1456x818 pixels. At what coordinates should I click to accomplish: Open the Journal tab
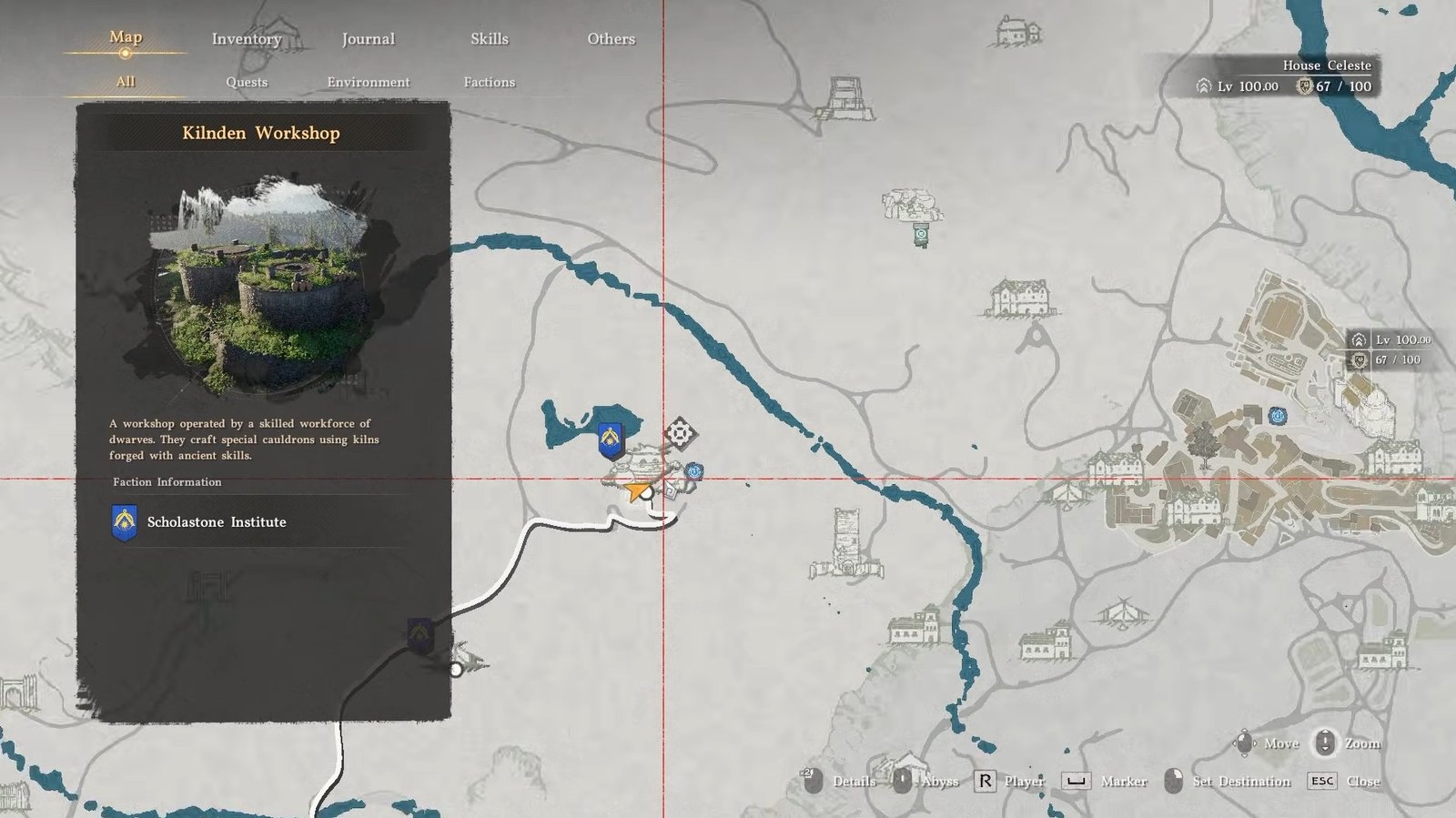click(368, 39)
